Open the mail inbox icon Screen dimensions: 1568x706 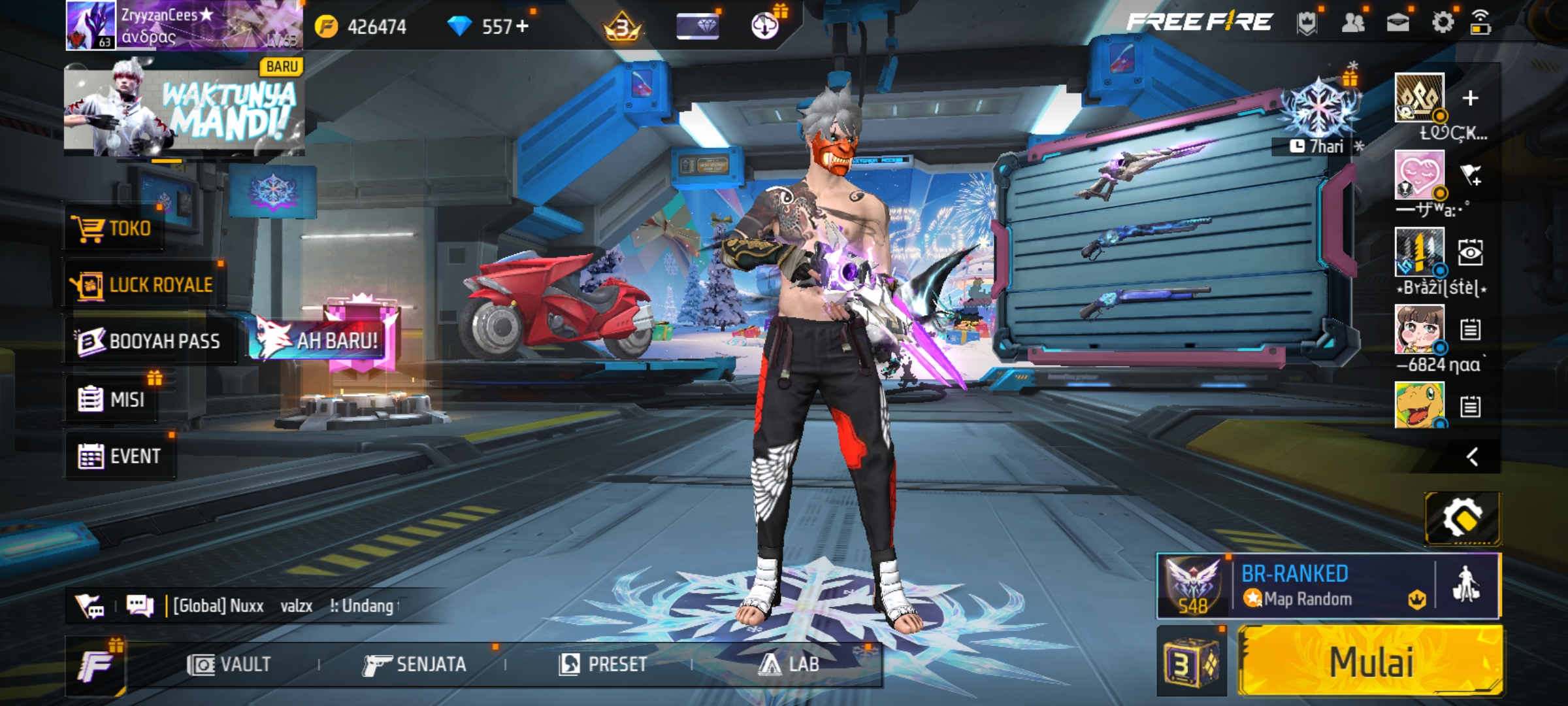point(1397,24)
